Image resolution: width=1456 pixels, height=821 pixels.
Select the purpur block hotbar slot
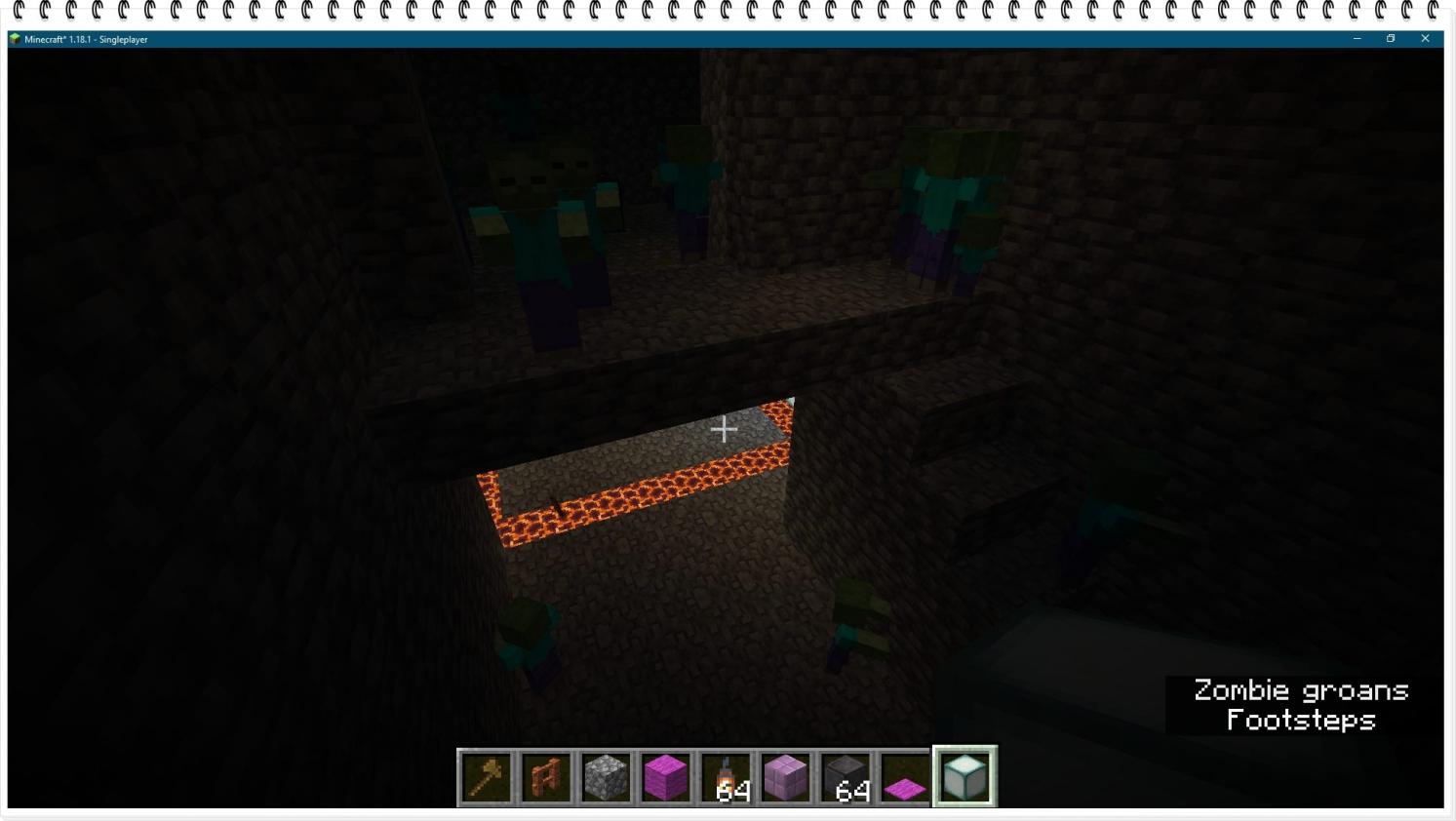[x=786, y=777]
